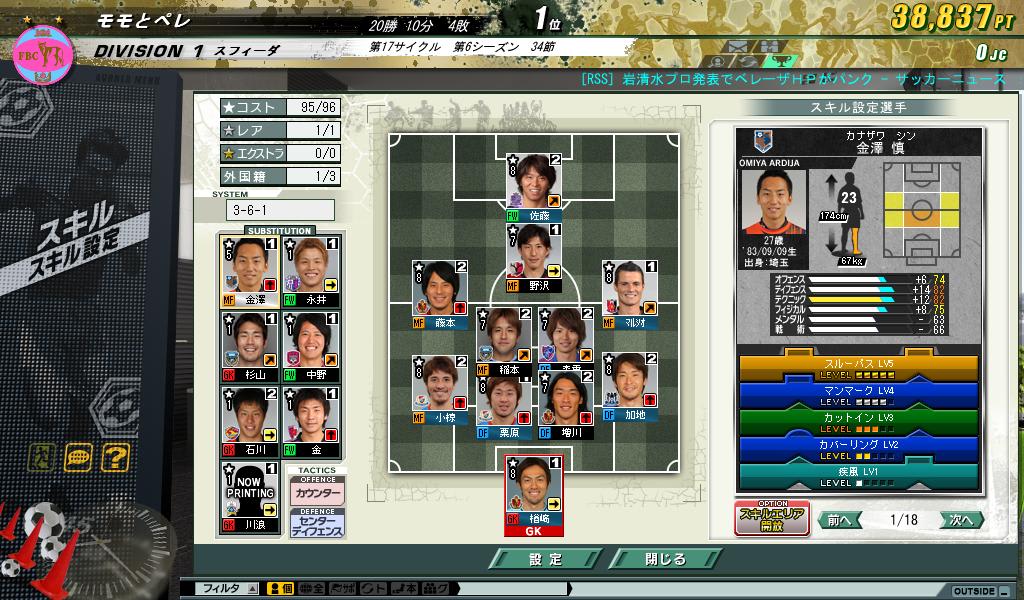Go to next player with 次へ

click(961, 520)
